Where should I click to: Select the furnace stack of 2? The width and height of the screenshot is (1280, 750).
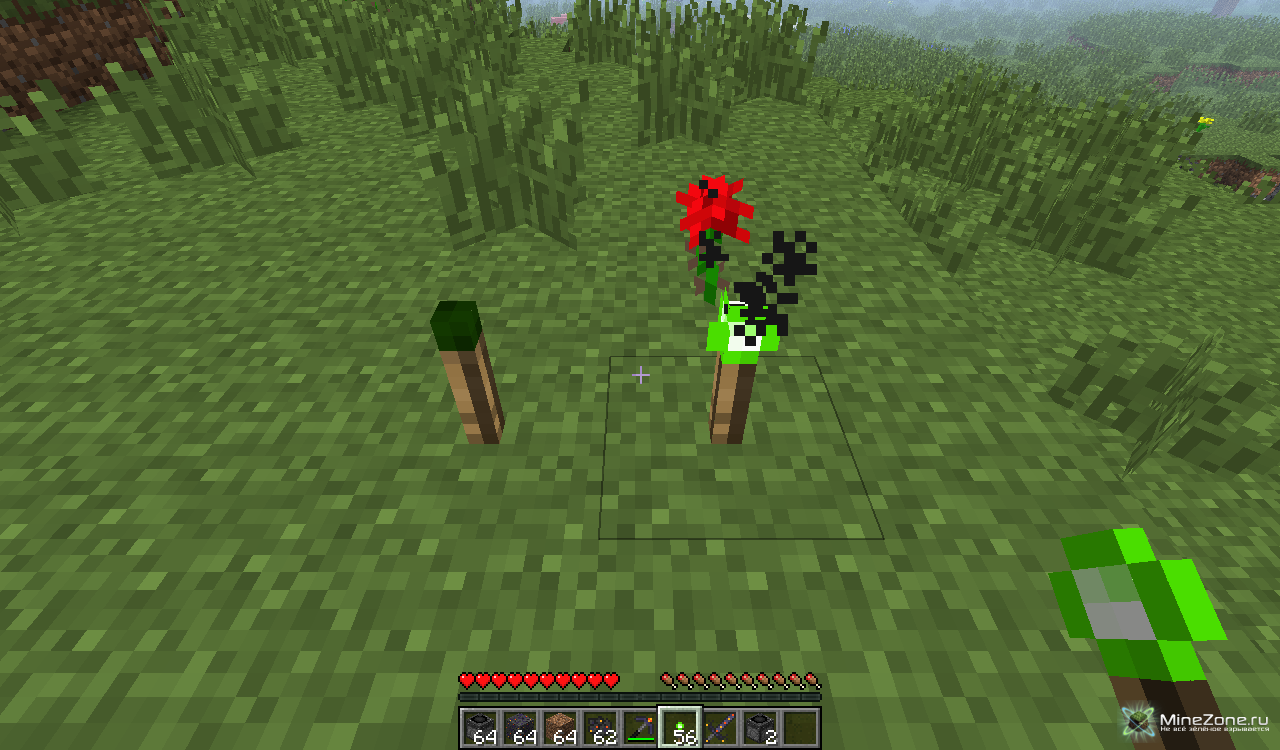(760, 727)
